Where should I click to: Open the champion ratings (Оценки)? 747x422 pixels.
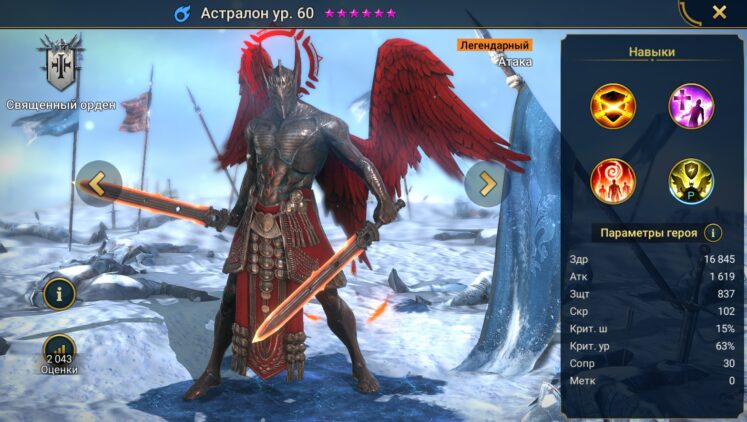click(59, 352)
